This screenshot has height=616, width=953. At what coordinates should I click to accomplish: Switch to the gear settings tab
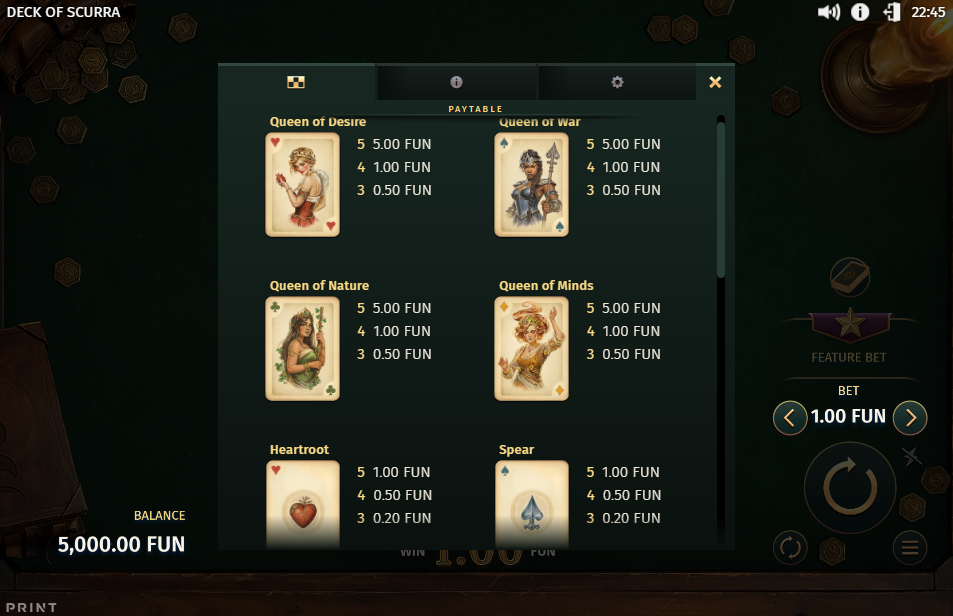(x=617, y=82)
